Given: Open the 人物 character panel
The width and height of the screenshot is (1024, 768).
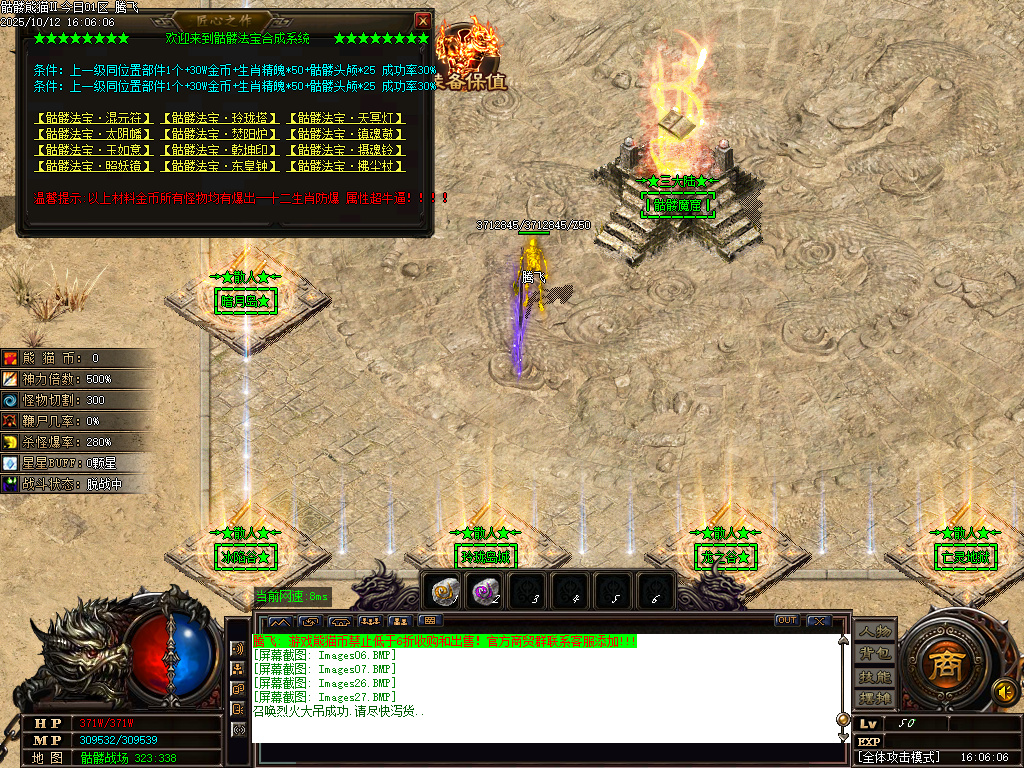Looking at the screenshot, I should [x=874, y=631].
